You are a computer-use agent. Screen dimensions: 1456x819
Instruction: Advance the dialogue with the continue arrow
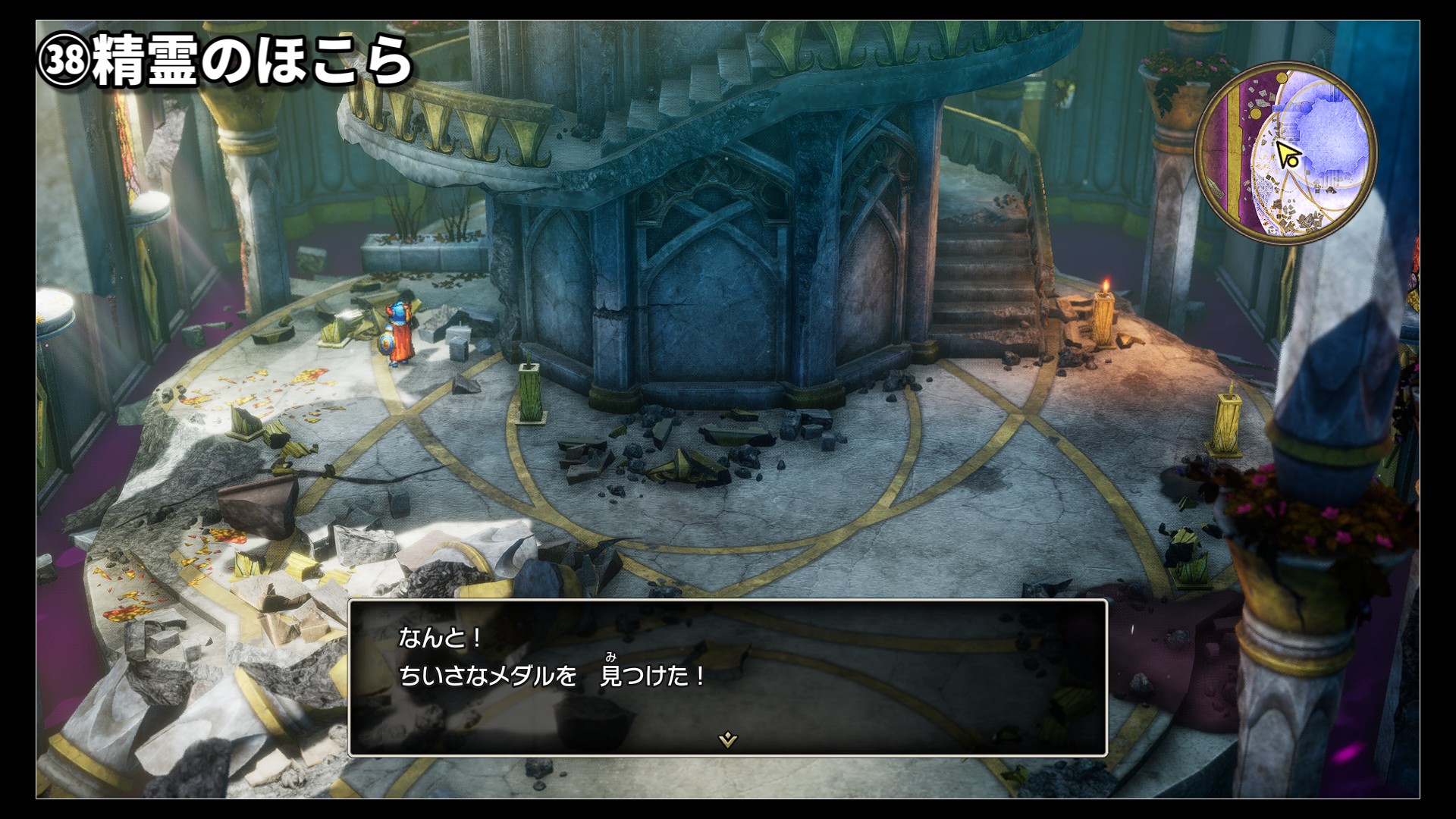[x=728, y=739]
